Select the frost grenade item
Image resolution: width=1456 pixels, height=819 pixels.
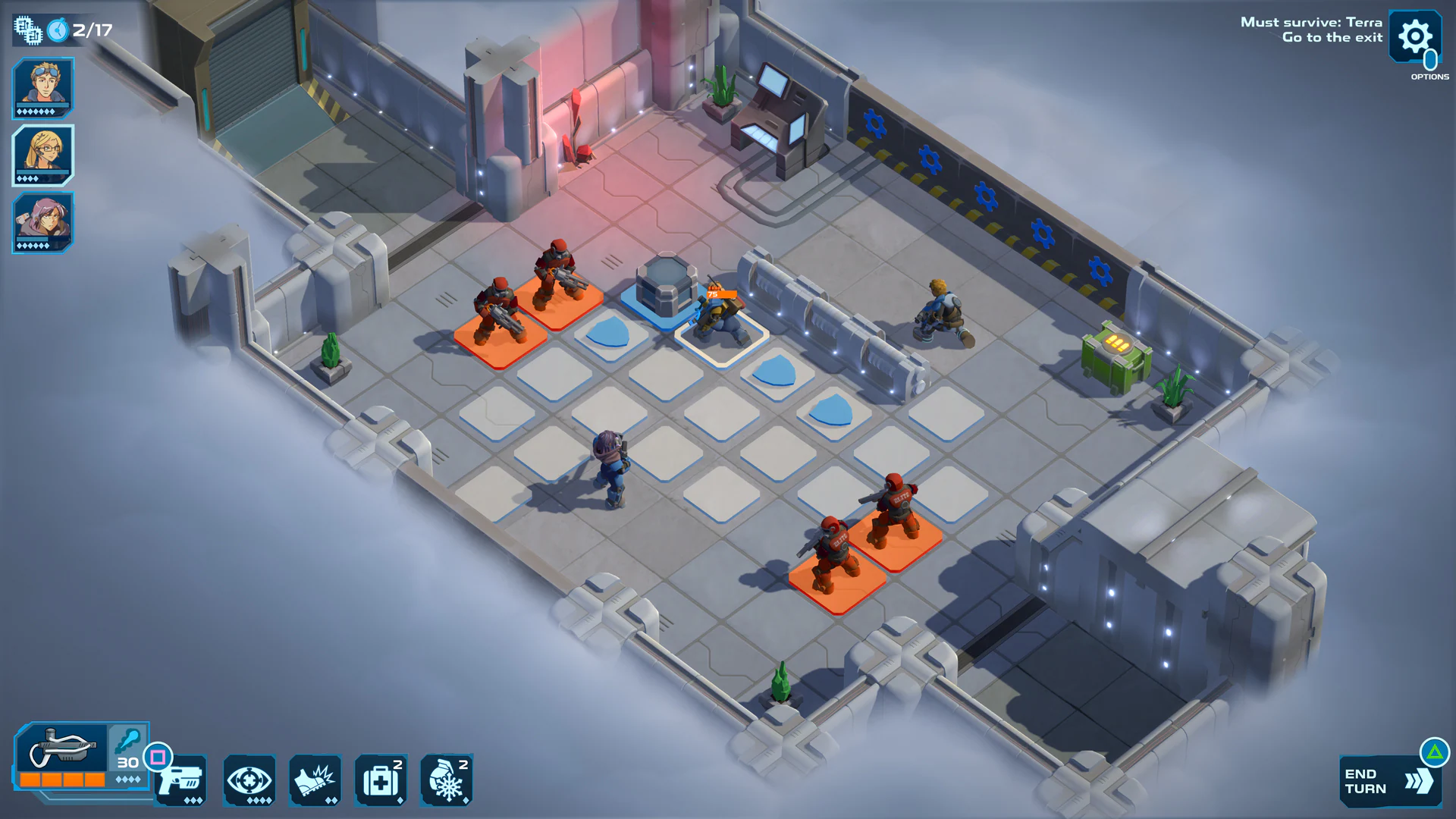coord(447,780)
